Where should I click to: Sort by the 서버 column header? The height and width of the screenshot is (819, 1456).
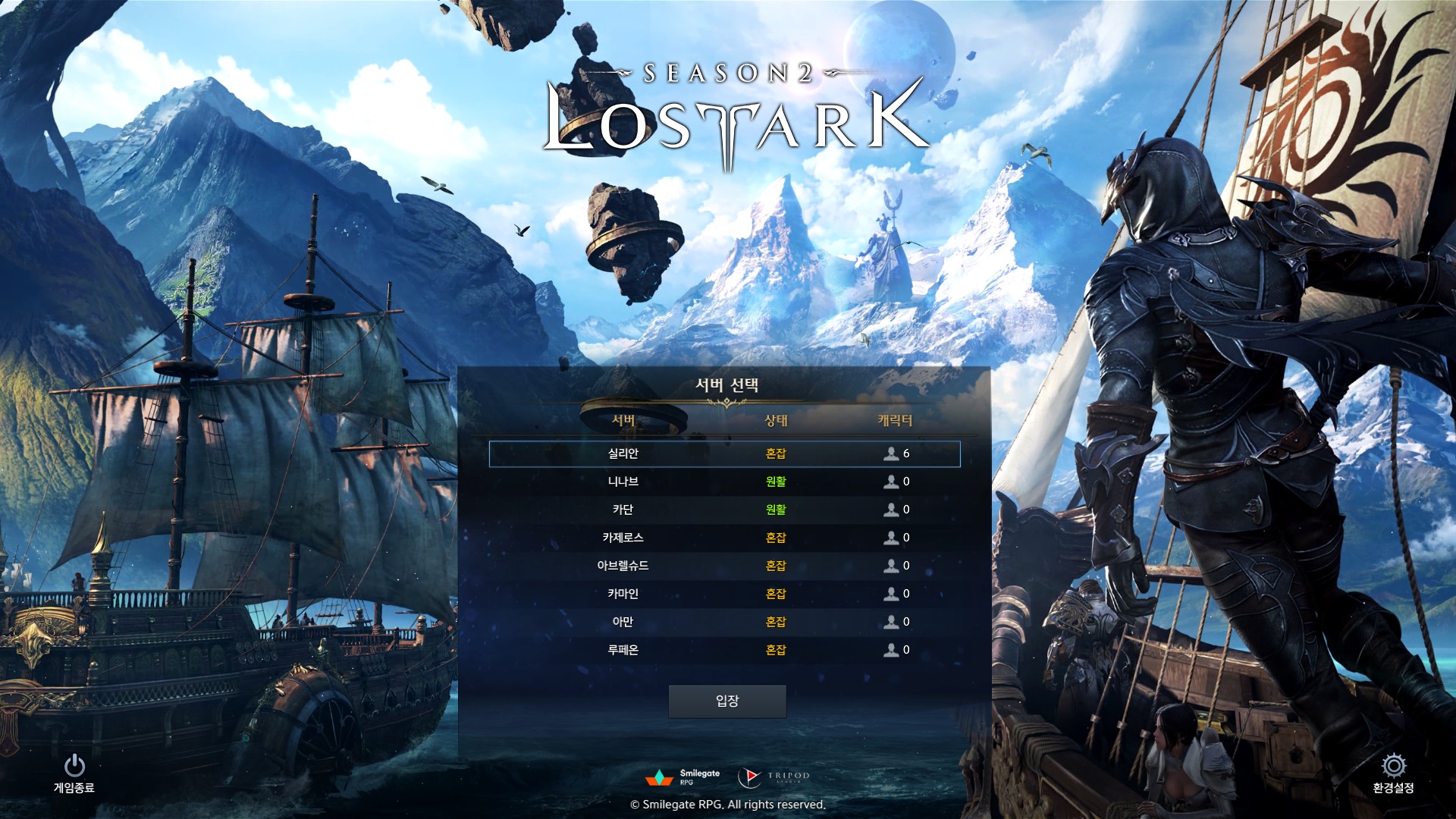623,420
